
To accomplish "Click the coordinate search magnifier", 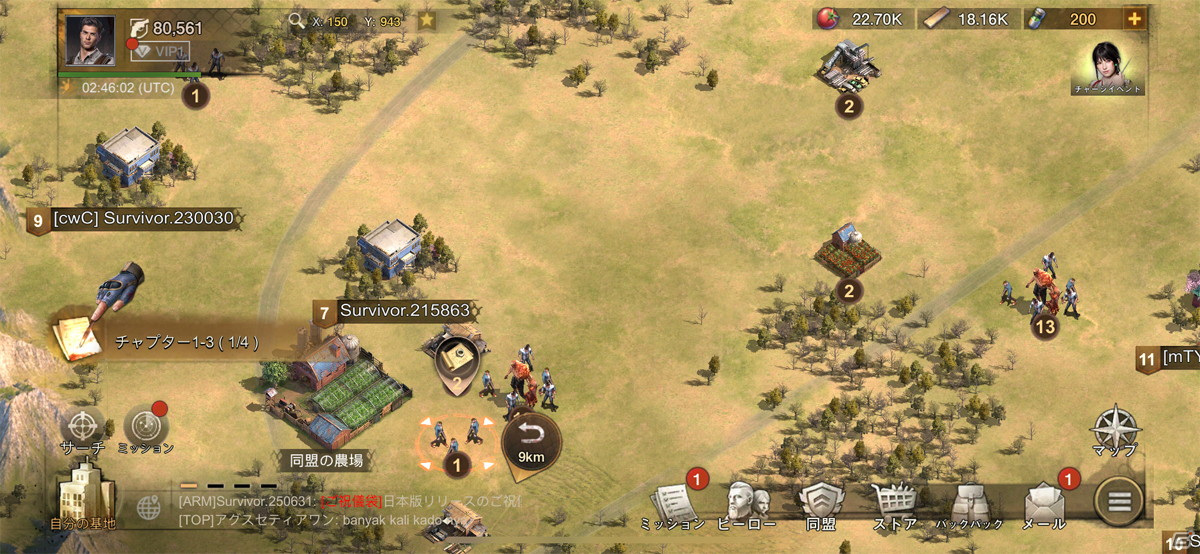I will pos(296,19).
